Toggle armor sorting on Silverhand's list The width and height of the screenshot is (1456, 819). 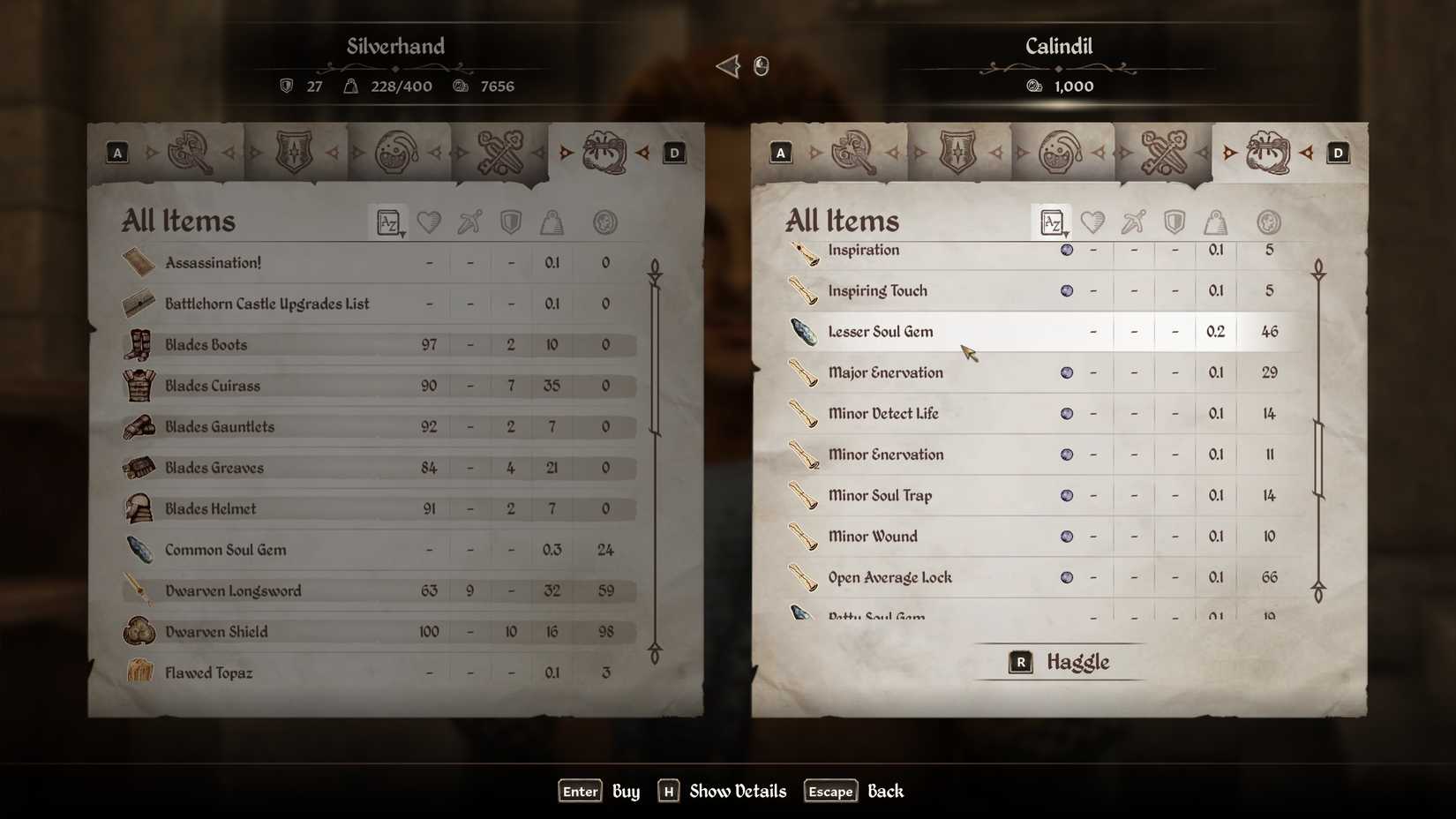coord(511,222)
